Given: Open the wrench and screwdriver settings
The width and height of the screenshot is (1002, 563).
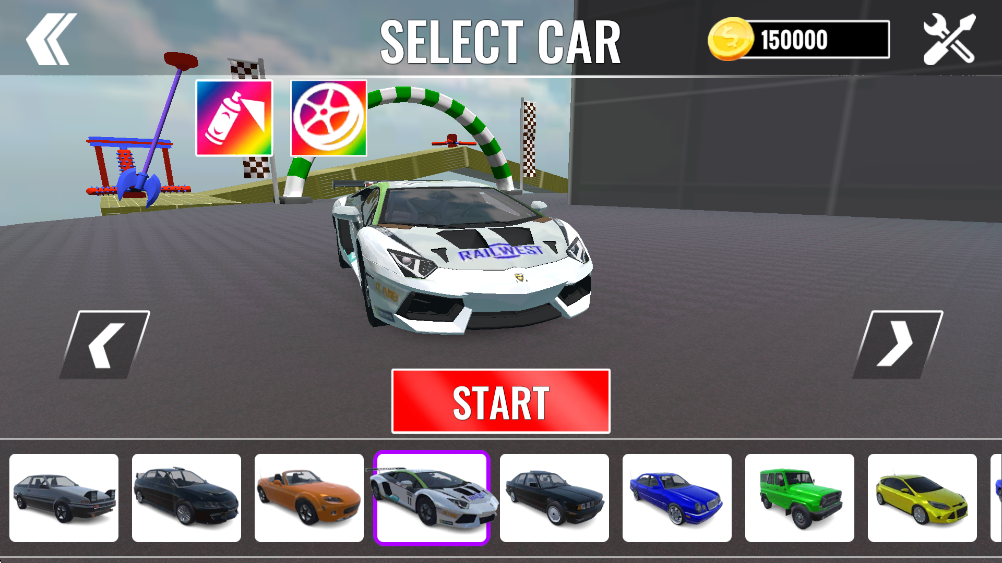Looking at the screenshot, I should [x=948, y=40].
